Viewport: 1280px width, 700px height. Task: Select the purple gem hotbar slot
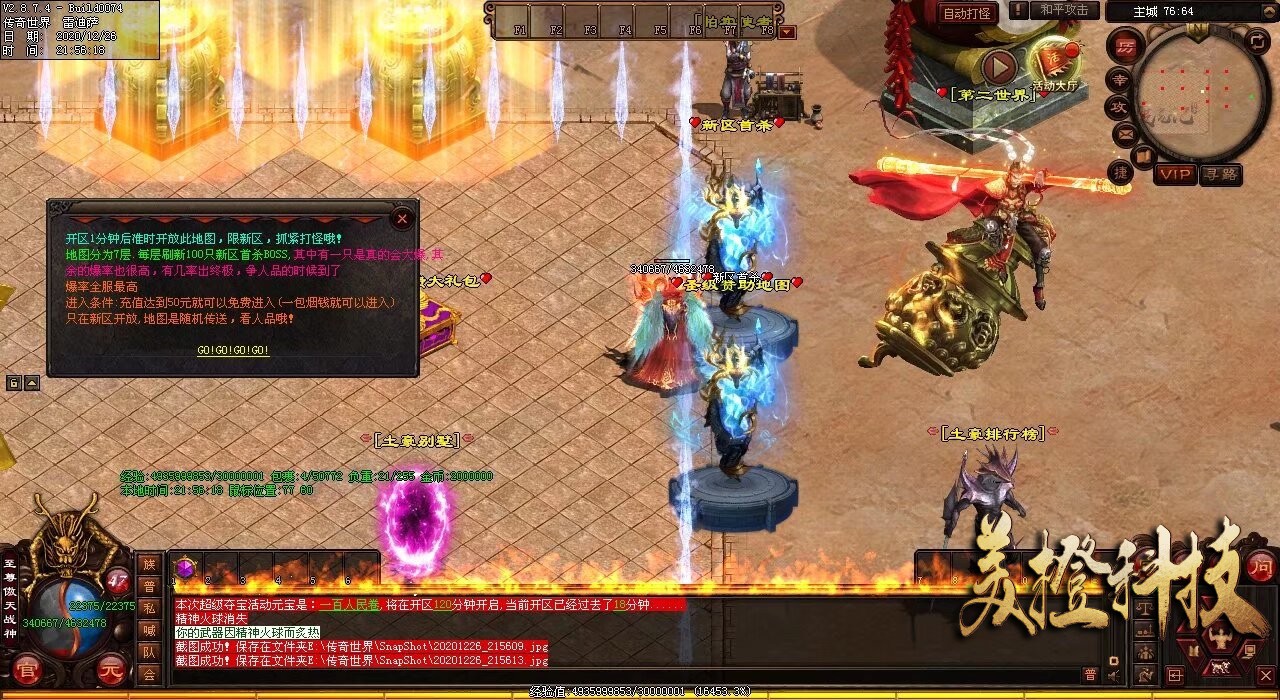coord(184,568)
